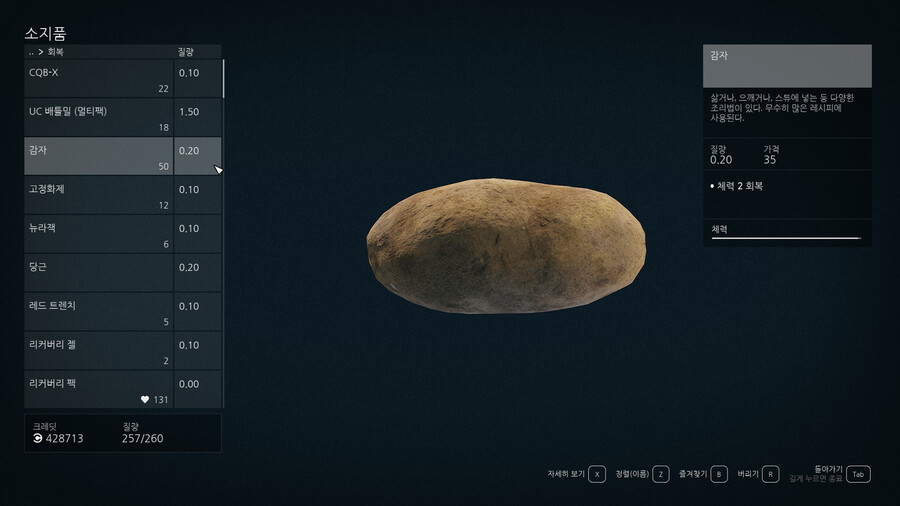Select the 리커버리 팩 item row
Viewport: 900px width, 506px height.
point(98,389)
